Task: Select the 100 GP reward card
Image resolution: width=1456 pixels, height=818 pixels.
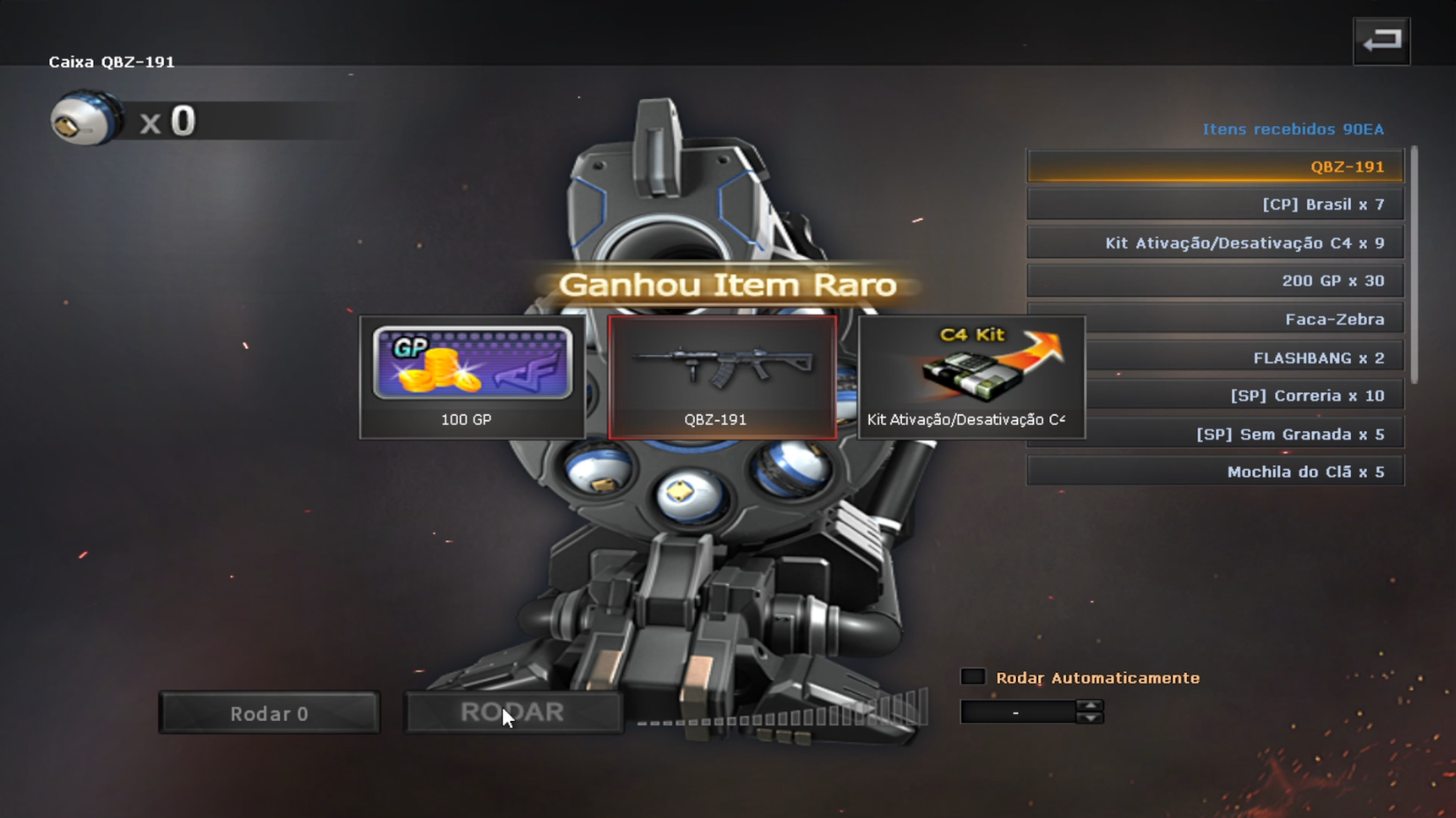Action: pos(472,376)
